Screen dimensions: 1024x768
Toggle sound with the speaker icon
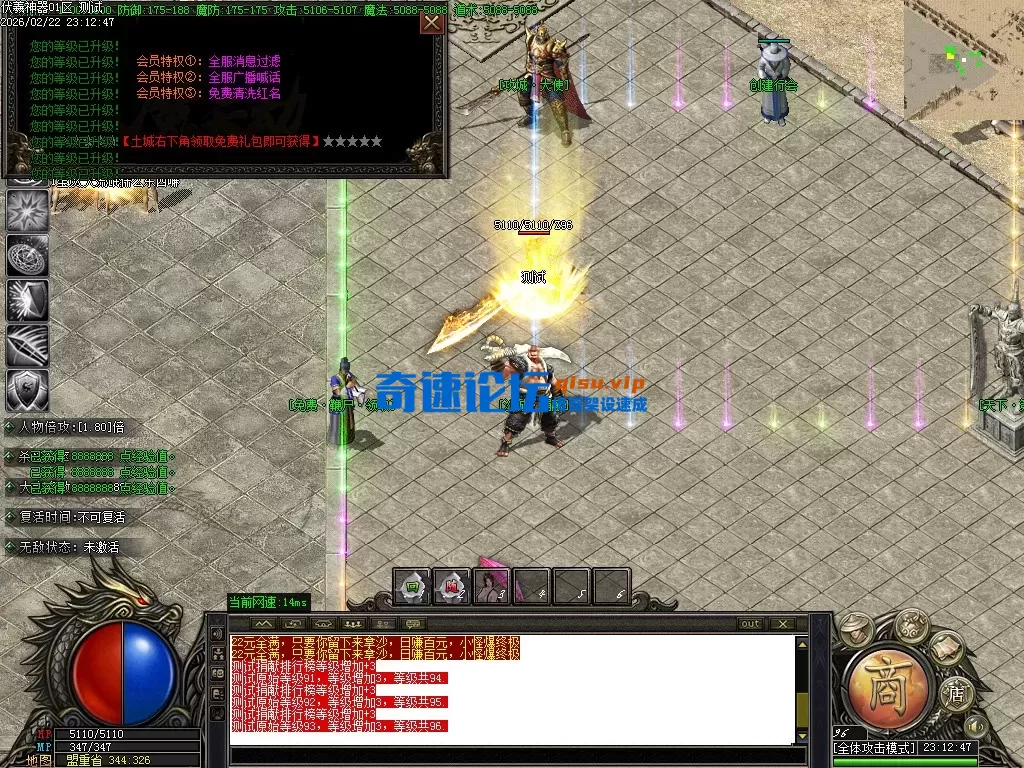point(975,725)
